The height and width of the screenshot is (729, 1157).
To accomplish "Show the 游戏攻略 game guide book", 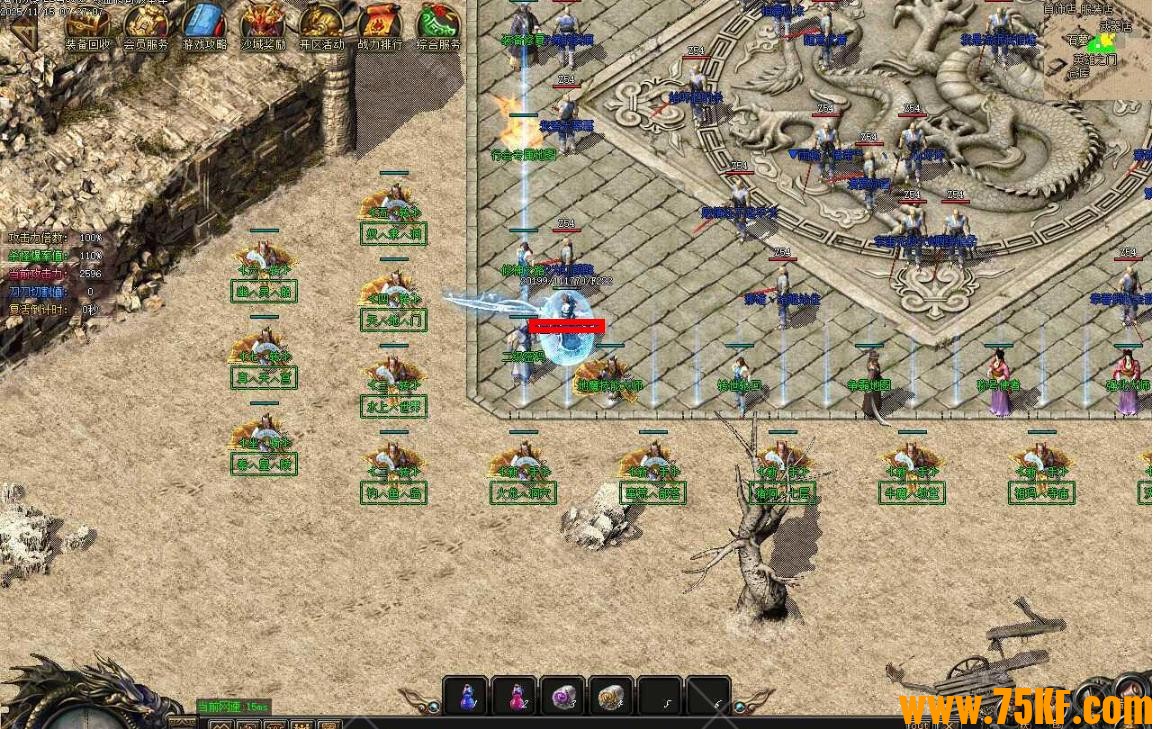I will (x=204, y=26).
